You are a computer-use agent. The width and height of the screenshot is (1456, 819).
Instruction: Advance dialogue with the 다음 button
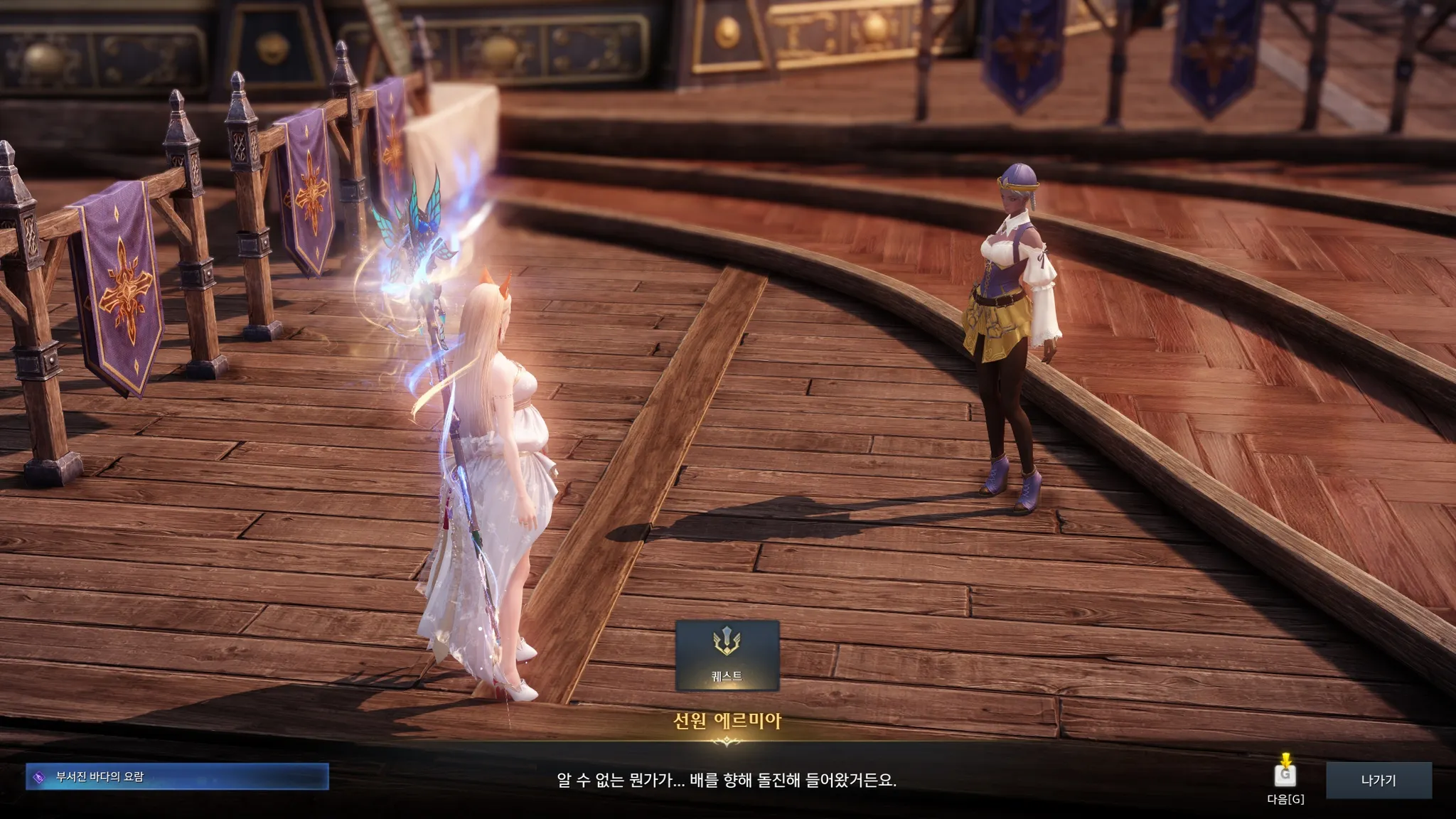pos(1285,776)
